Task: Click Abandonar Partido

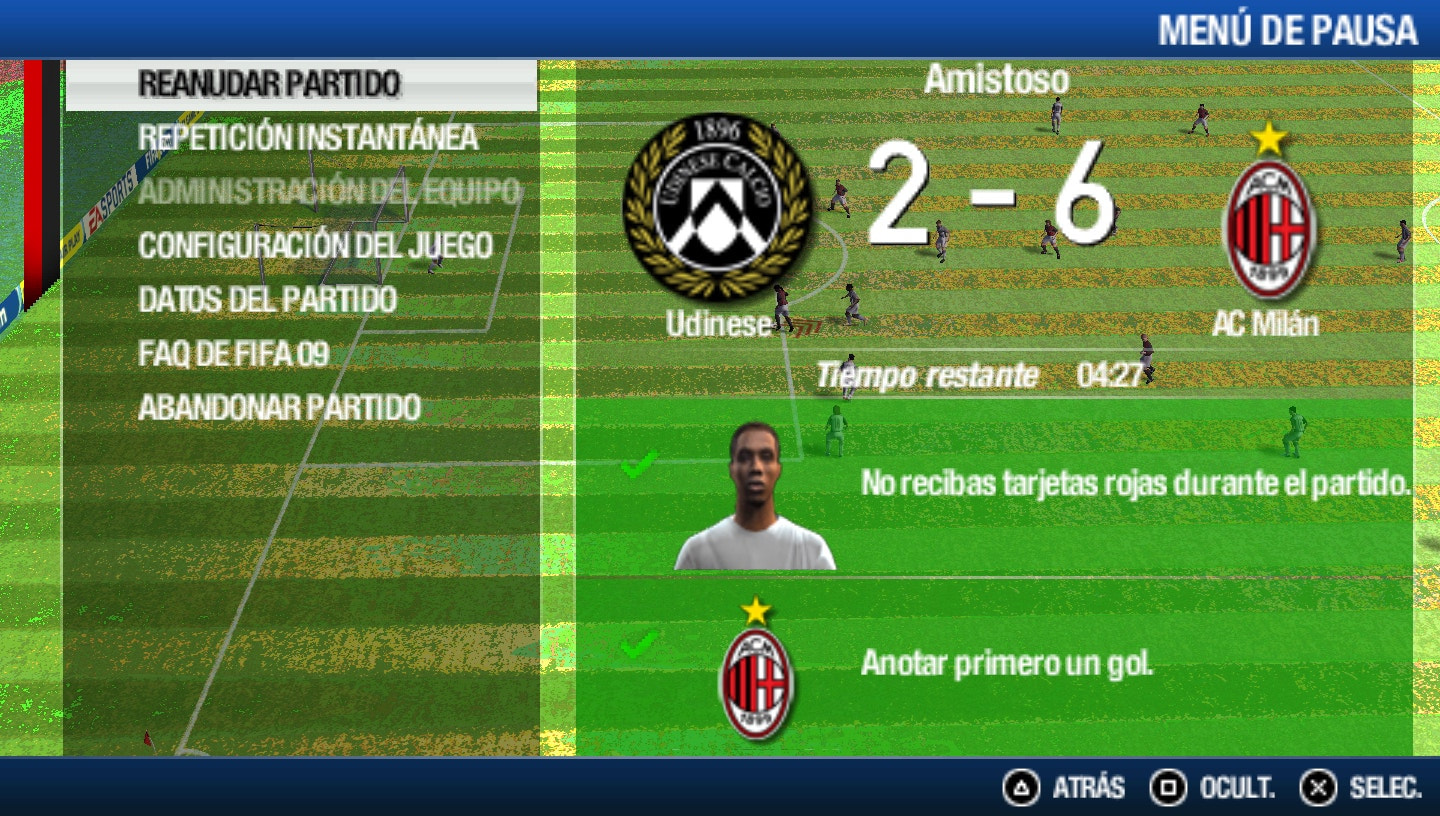Action: pos(280,408)
